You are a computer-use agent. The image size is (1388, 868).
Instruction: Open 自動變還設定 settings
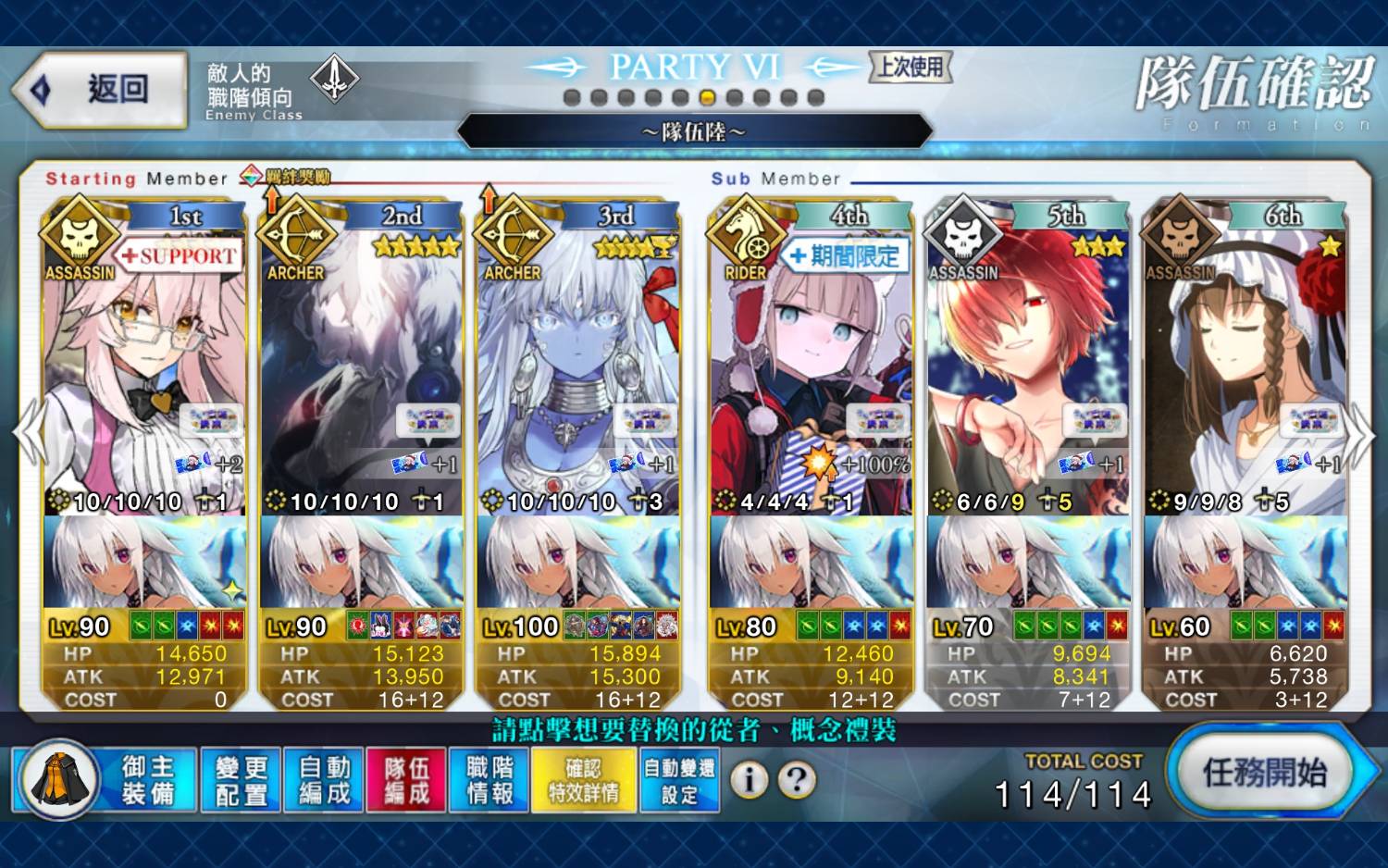tap(679, 780)
